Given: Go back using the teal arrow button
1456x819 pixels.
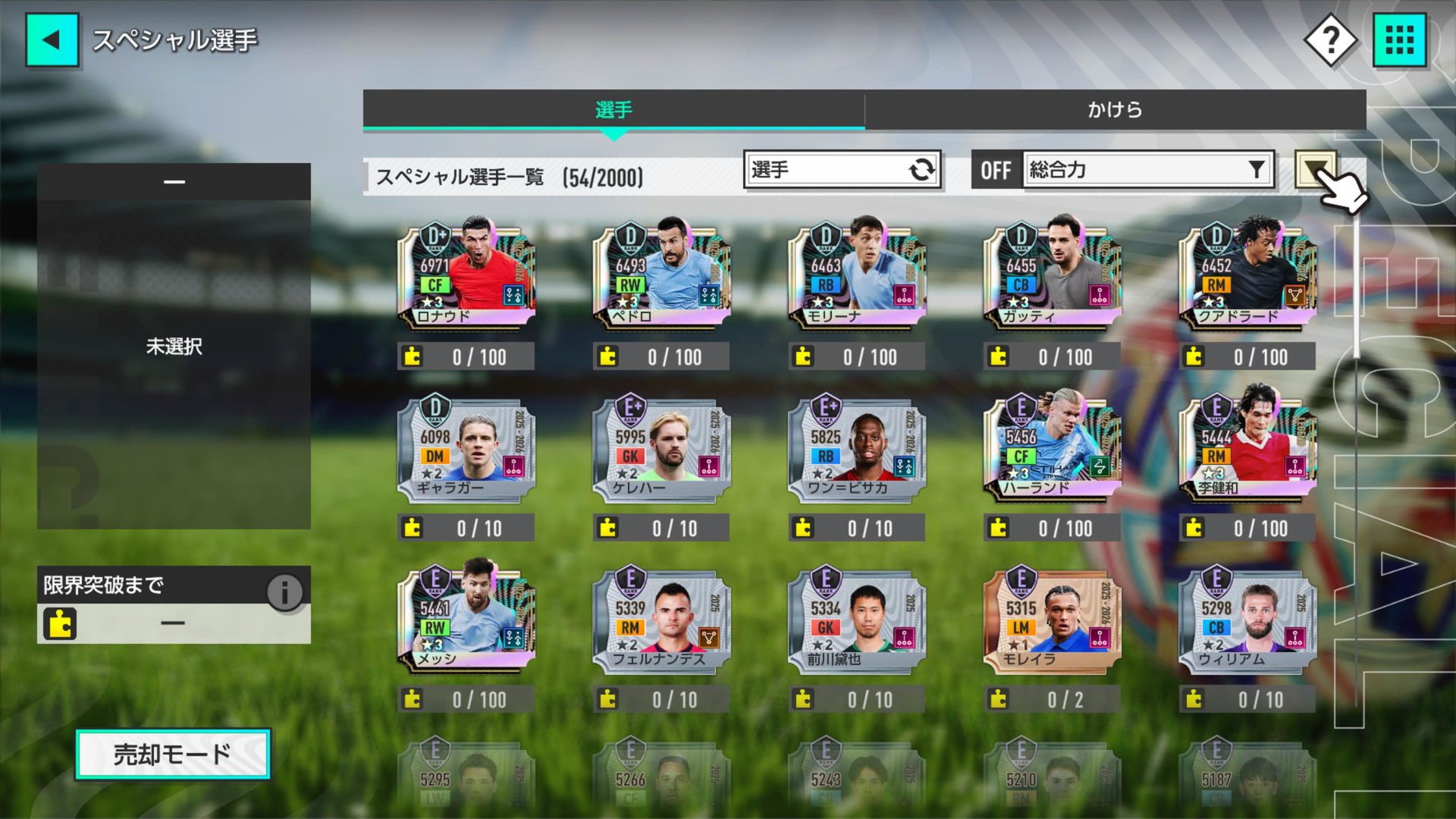Looking at the screenshot, I should [x=52, y=39].
